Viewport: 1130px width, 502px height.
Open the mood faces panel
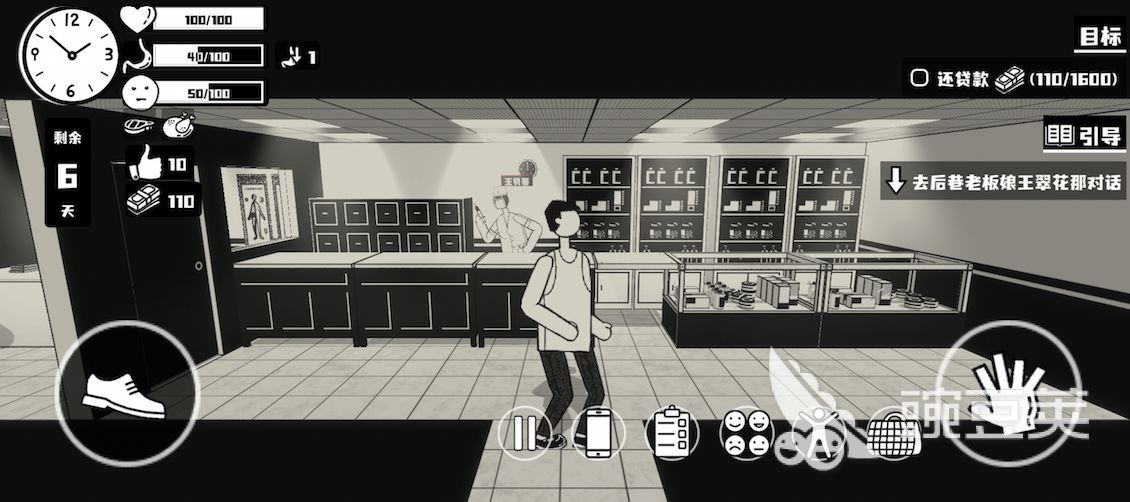[x=746, y=434]
